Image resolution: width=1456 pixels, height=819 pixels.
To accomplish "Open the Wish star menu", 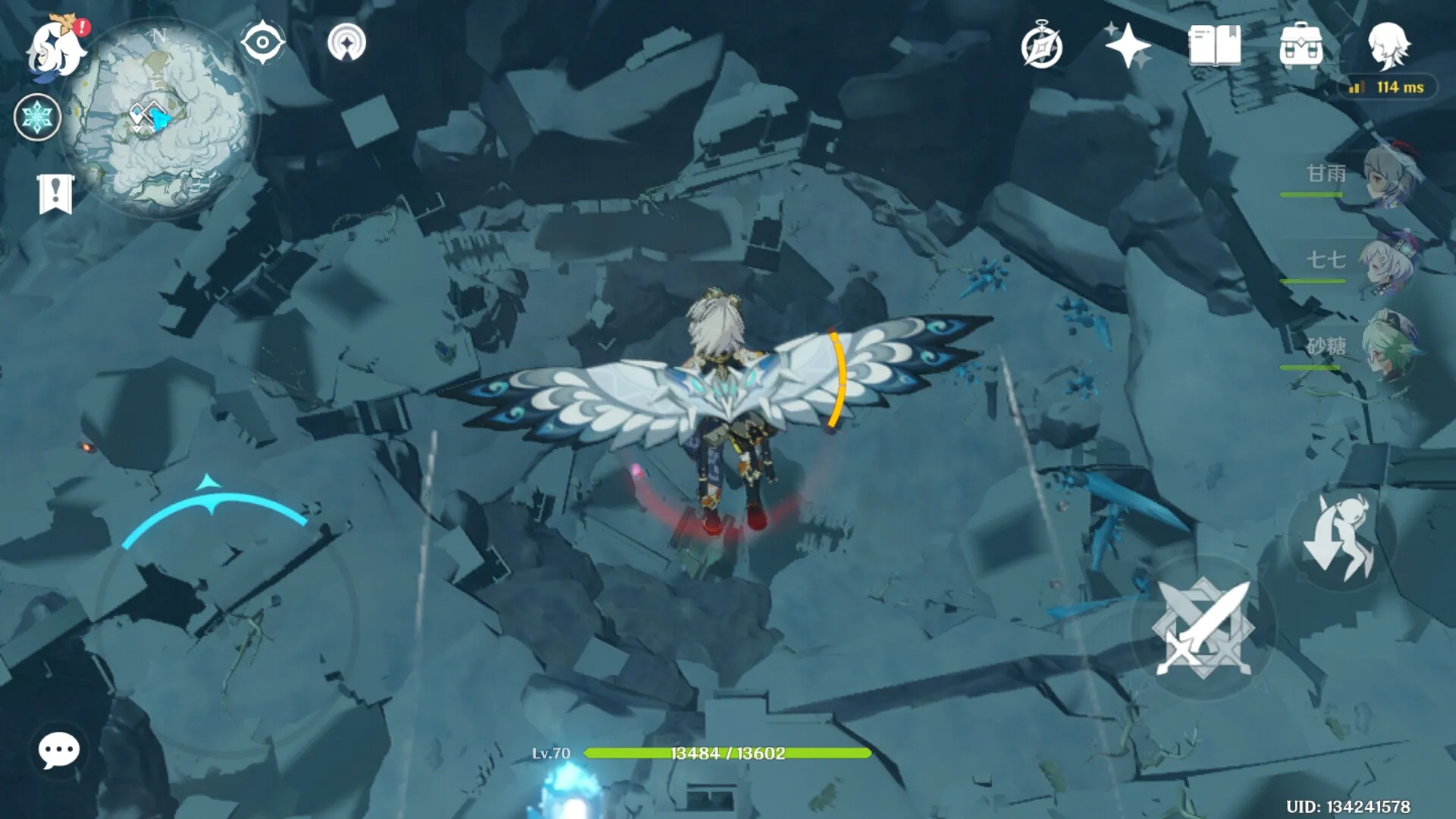I will 1128,45.
